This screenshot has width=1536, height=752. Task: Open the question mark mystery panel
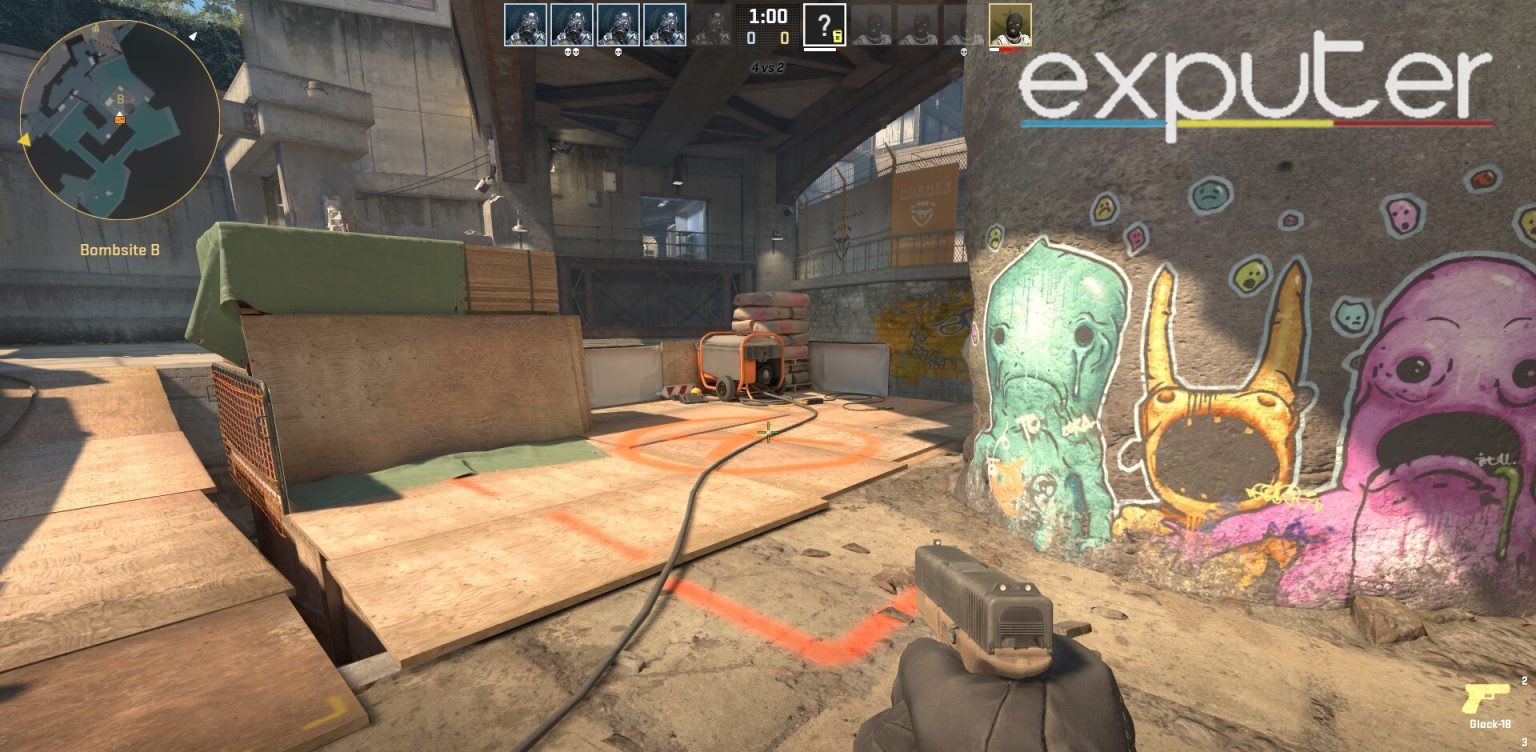coord(824,23)
